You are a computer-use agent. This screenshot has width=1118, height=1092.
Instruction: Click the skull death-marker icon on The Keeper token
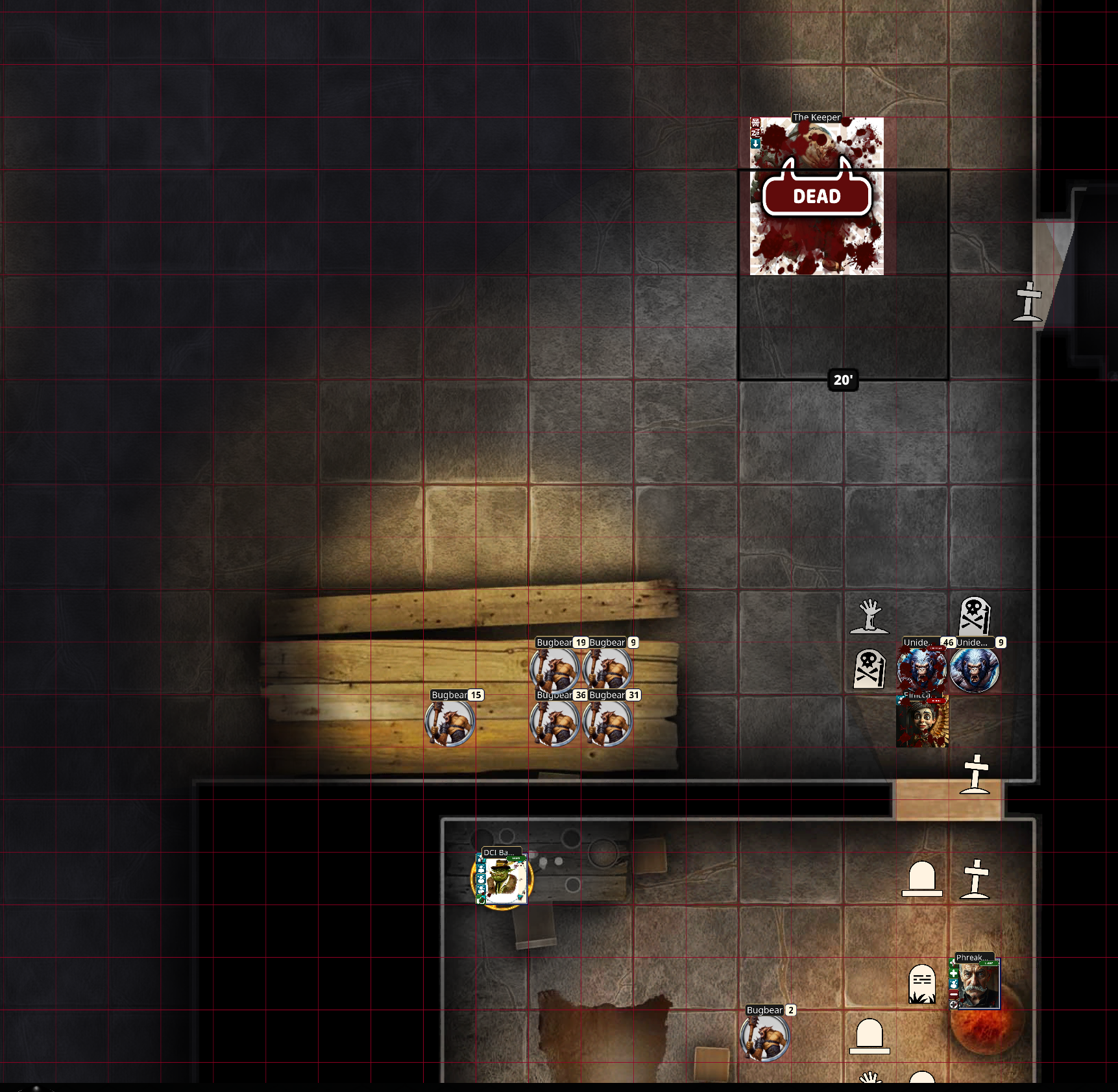click(x=755, y=123)
